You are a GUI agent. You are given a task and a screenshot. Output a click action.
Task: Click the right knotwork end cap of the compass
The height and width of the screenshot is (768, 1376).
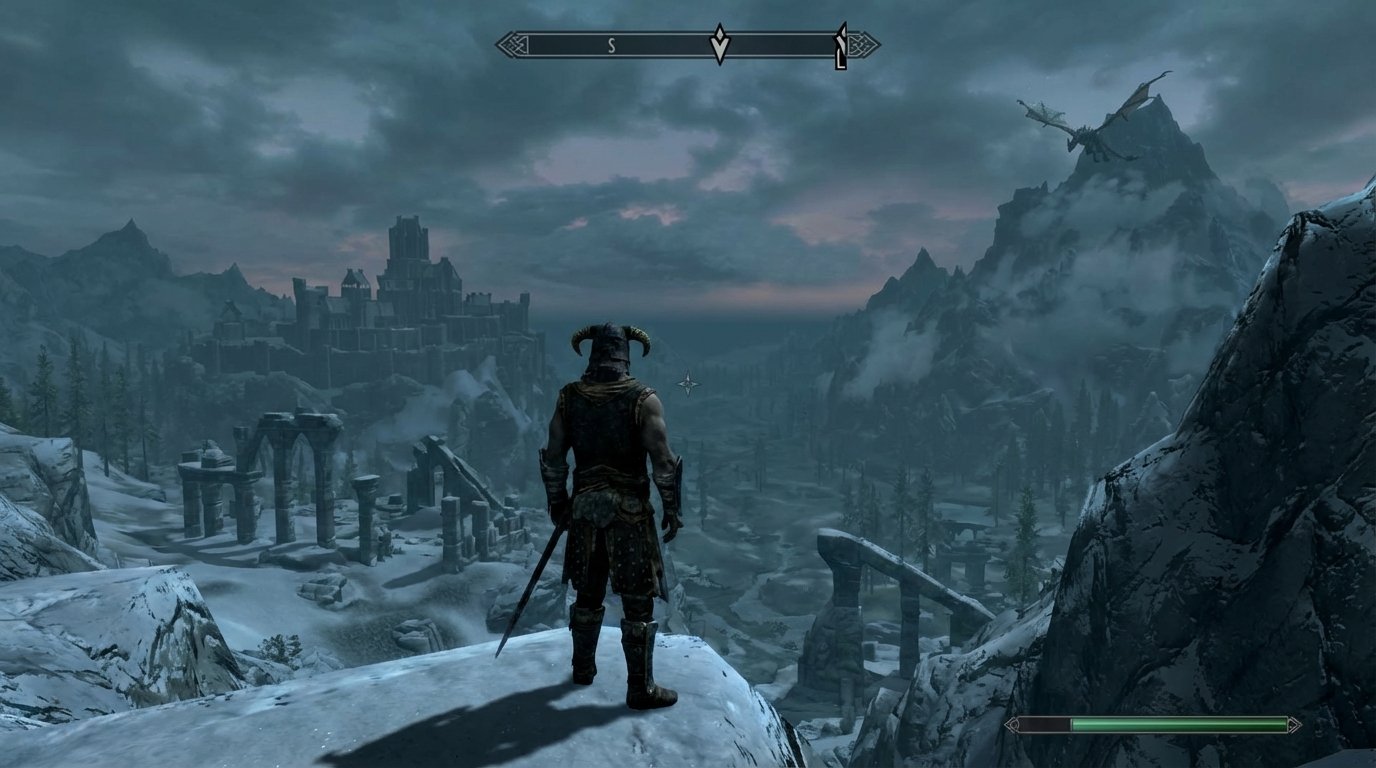tap(863, 44)
